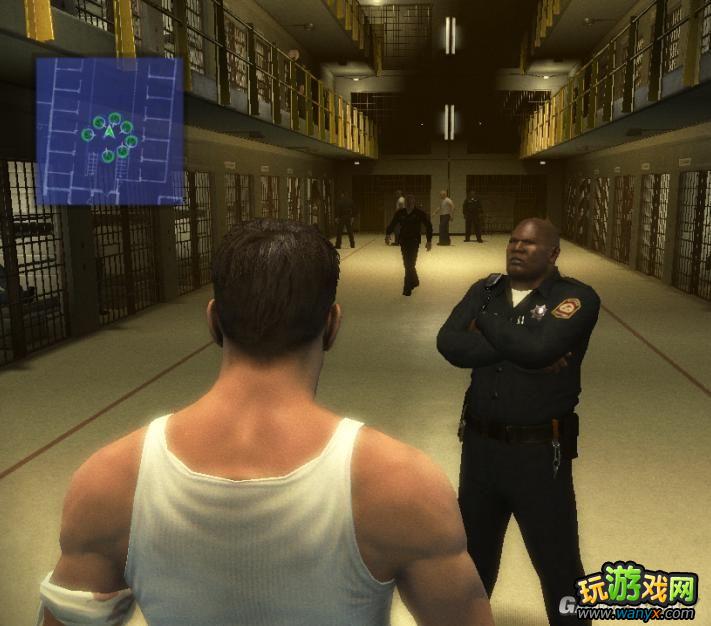This screenshot has height=626, width=711.
Task: Select the player arrow marker on minimap
Action: tap(110, 133)
